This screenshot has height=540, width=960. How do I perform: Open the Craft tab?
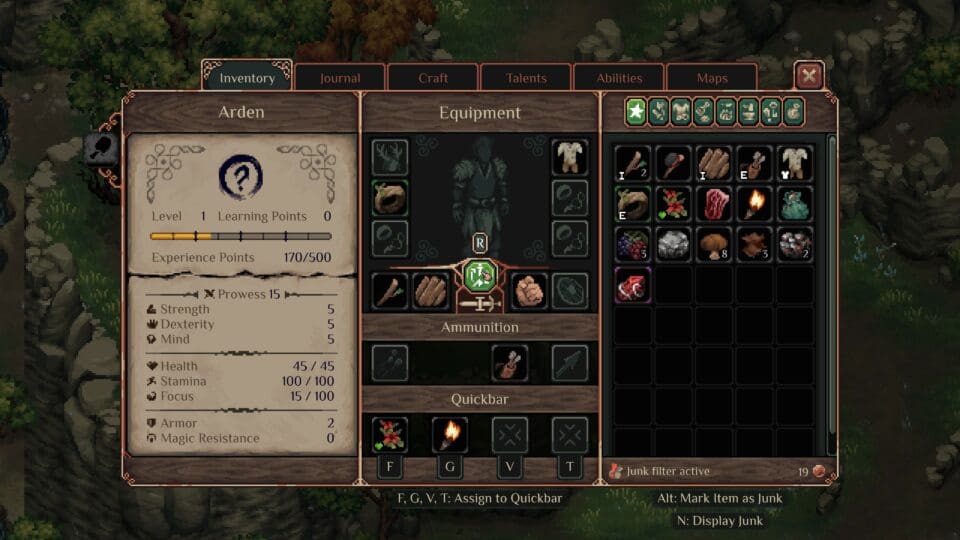tap(433, 78)
